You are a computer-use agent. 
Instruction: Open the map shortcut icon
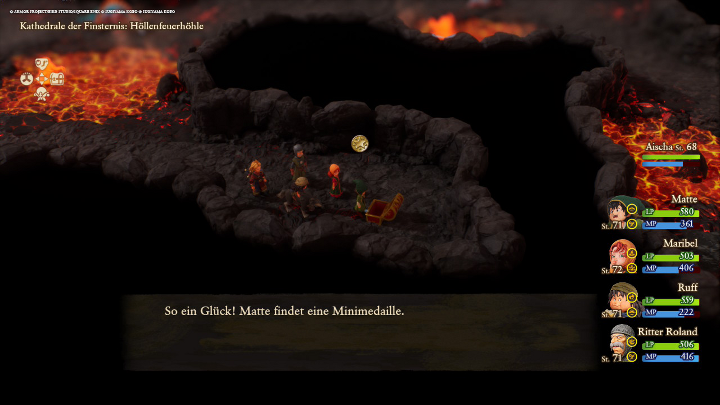(57, 78)
